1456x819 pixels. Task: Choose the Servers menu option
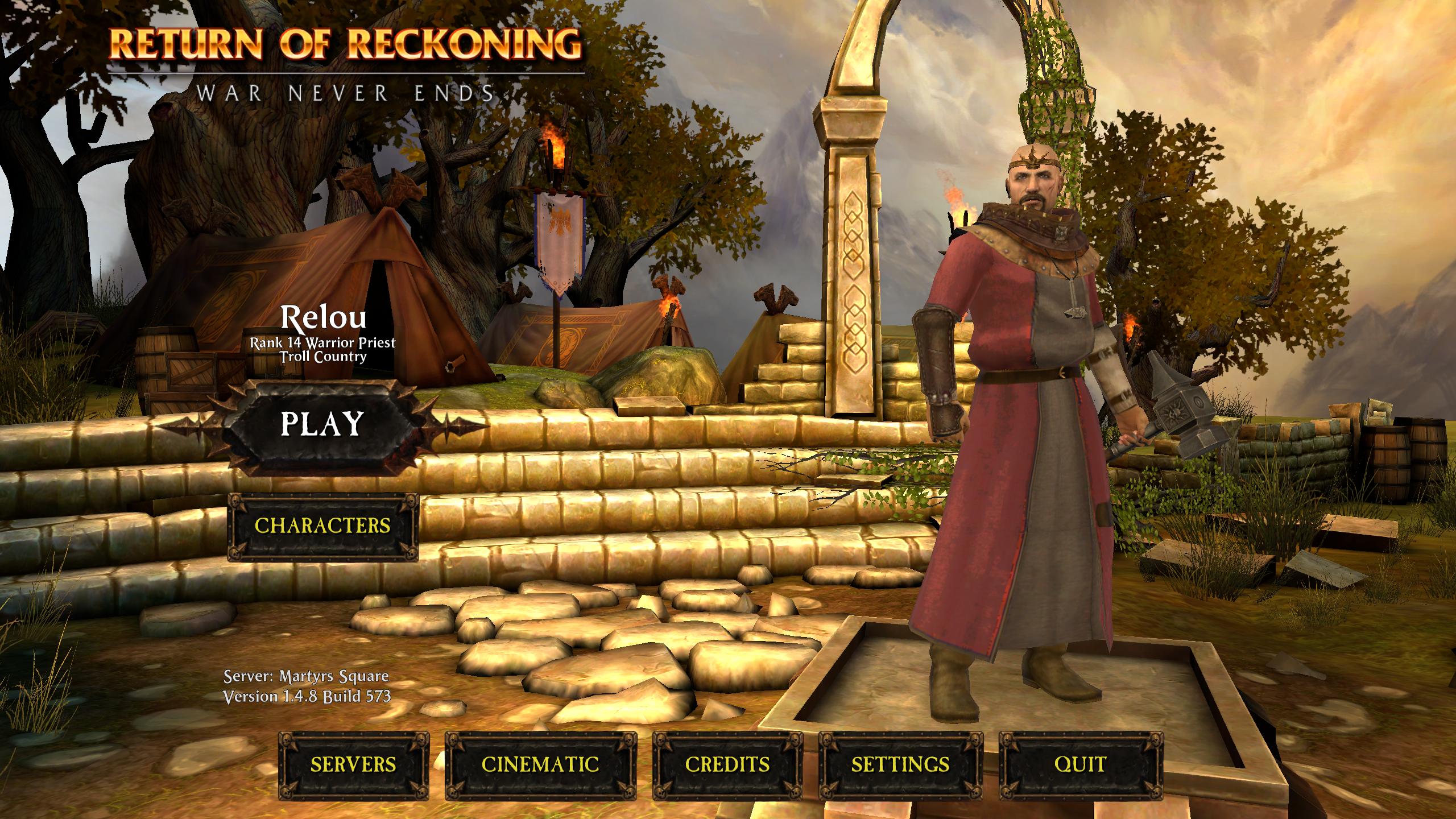point(353,764)
